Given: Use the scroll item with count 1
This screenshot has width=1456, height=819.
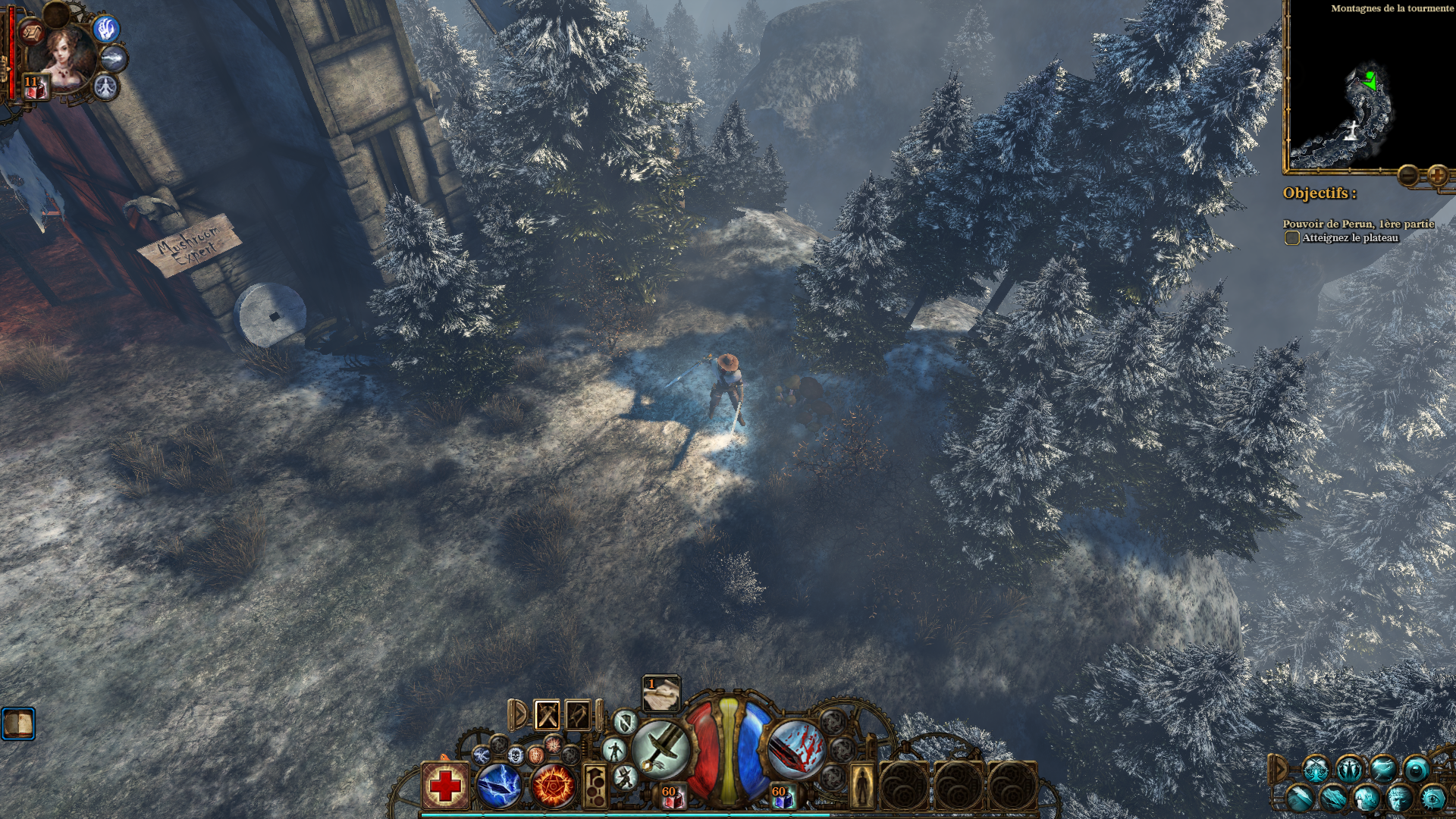Looking at the screenshot, I should click(x=661, y=694).
